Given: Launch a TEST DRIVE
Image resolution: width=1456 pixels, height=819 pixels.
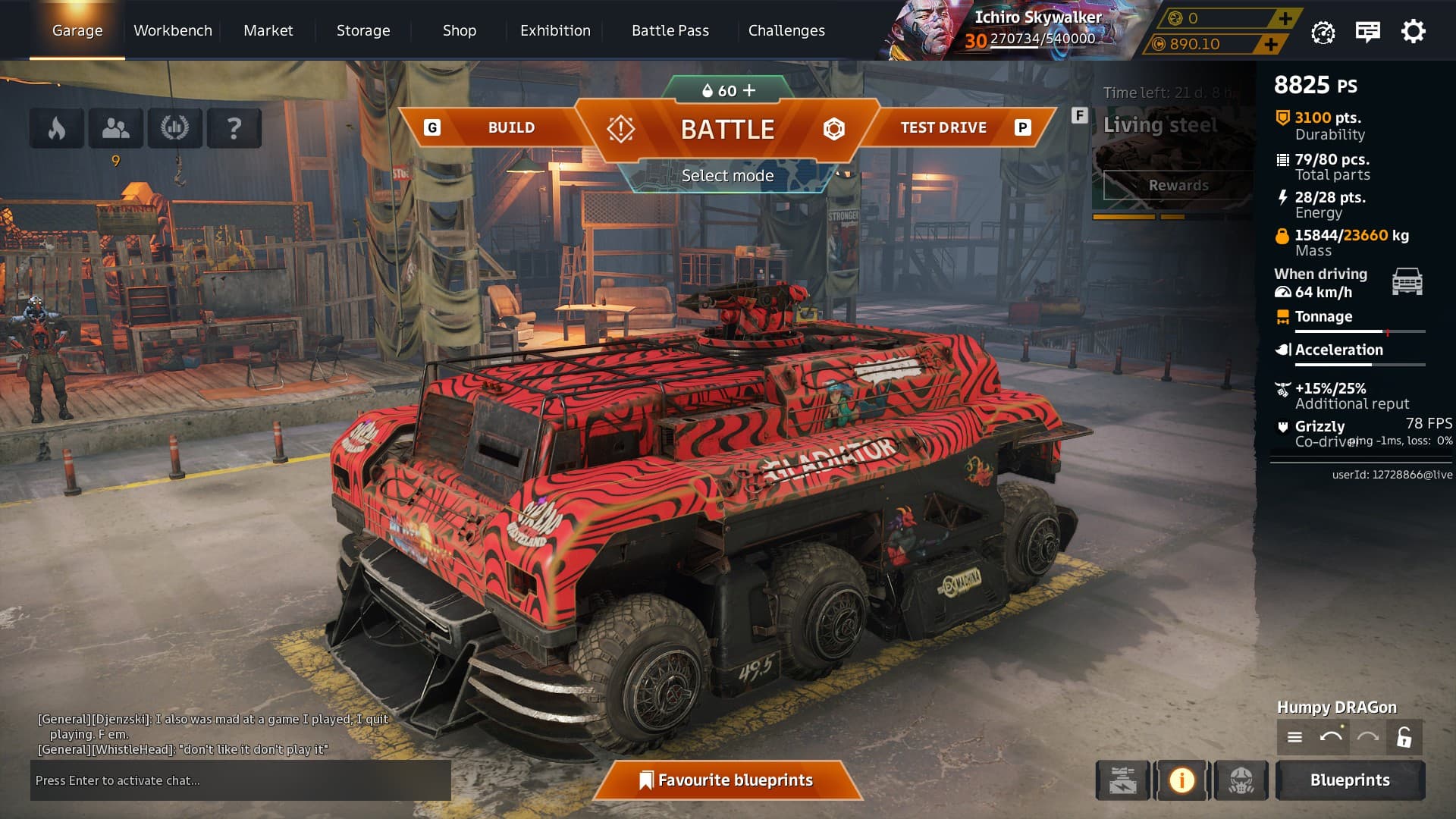Looking at the screenshot, I should coord(943,127).
